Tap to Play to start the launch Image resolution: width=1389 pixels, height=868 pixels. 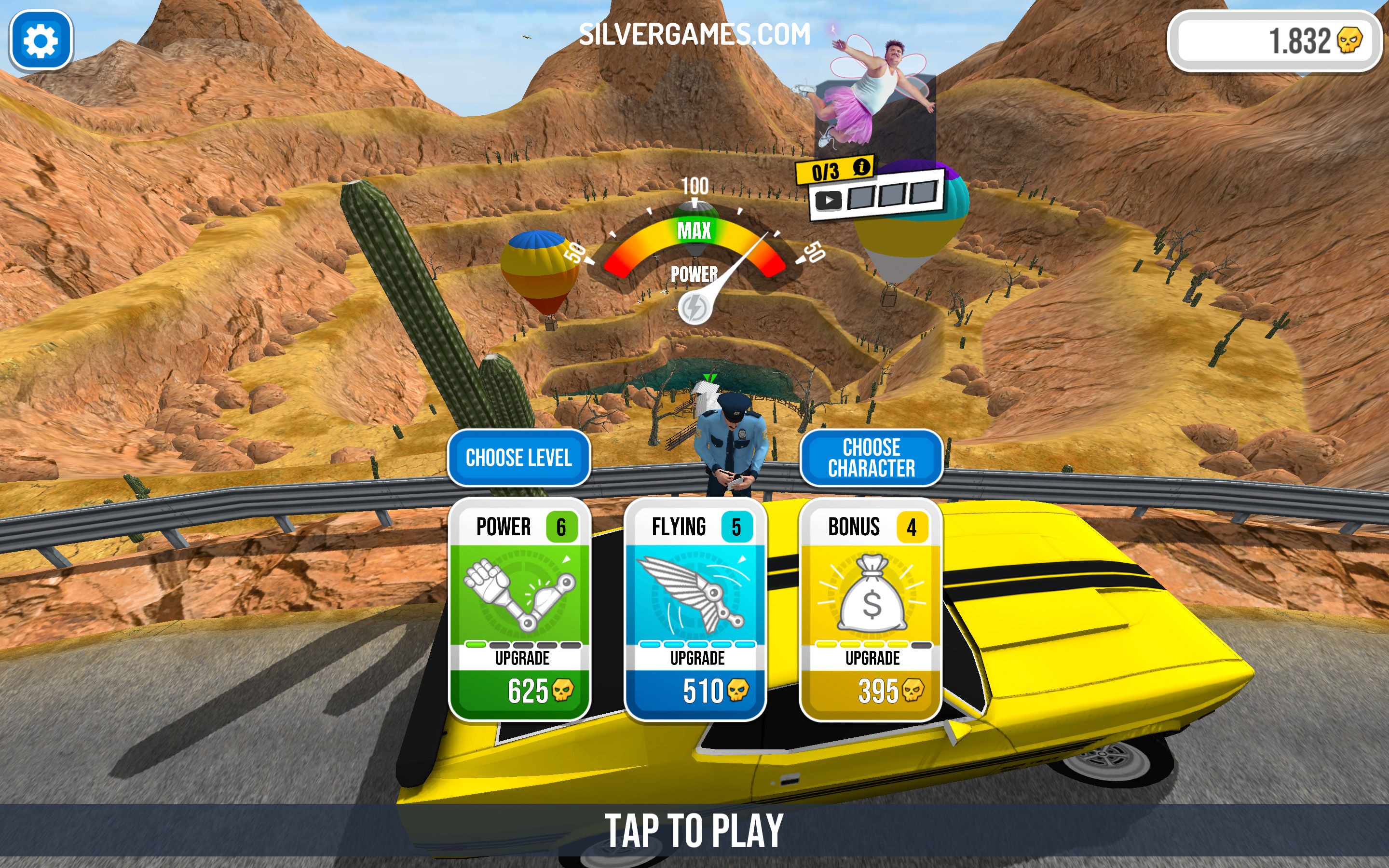coord(694,830)
